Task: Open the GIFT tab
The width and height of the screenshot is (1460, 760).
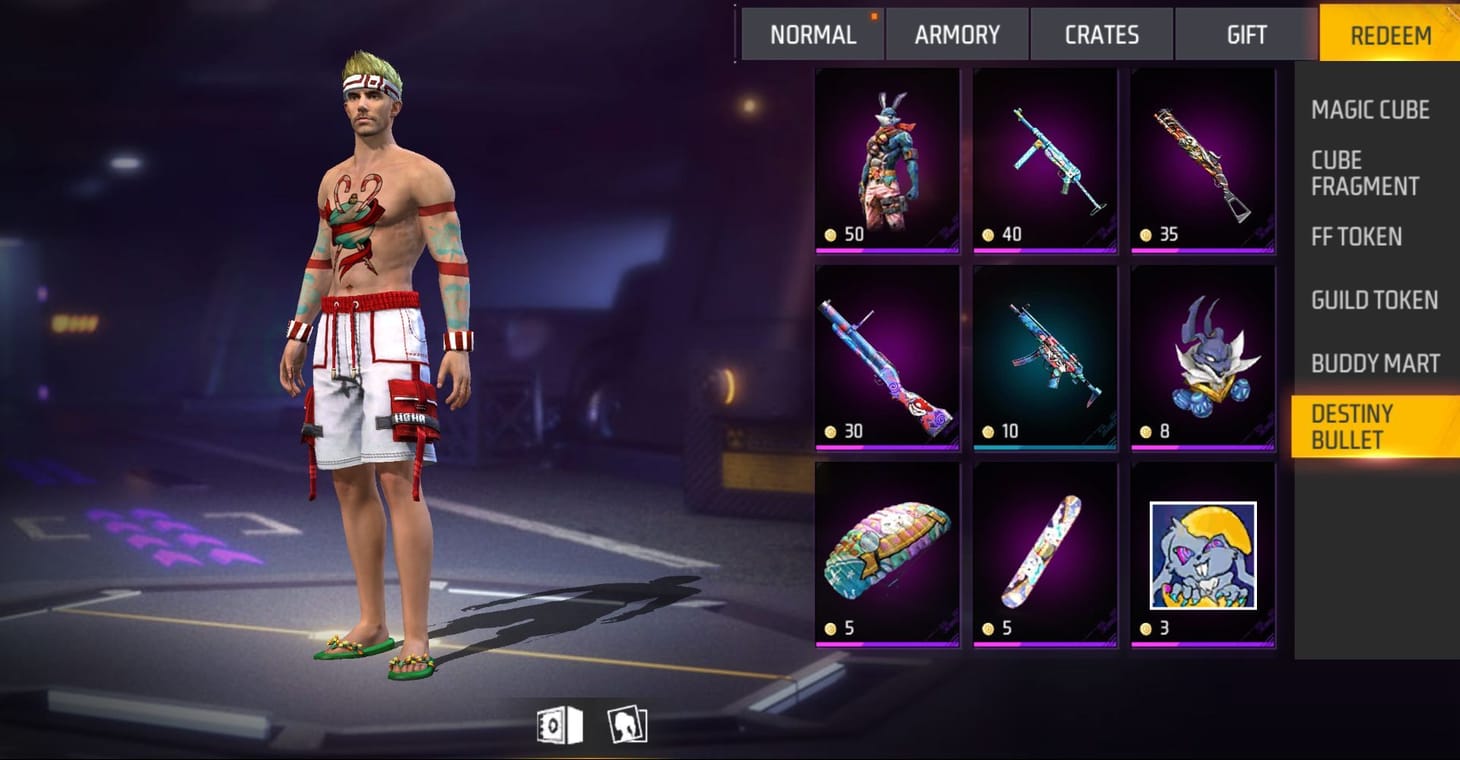Action: (x=1245, y=34)
